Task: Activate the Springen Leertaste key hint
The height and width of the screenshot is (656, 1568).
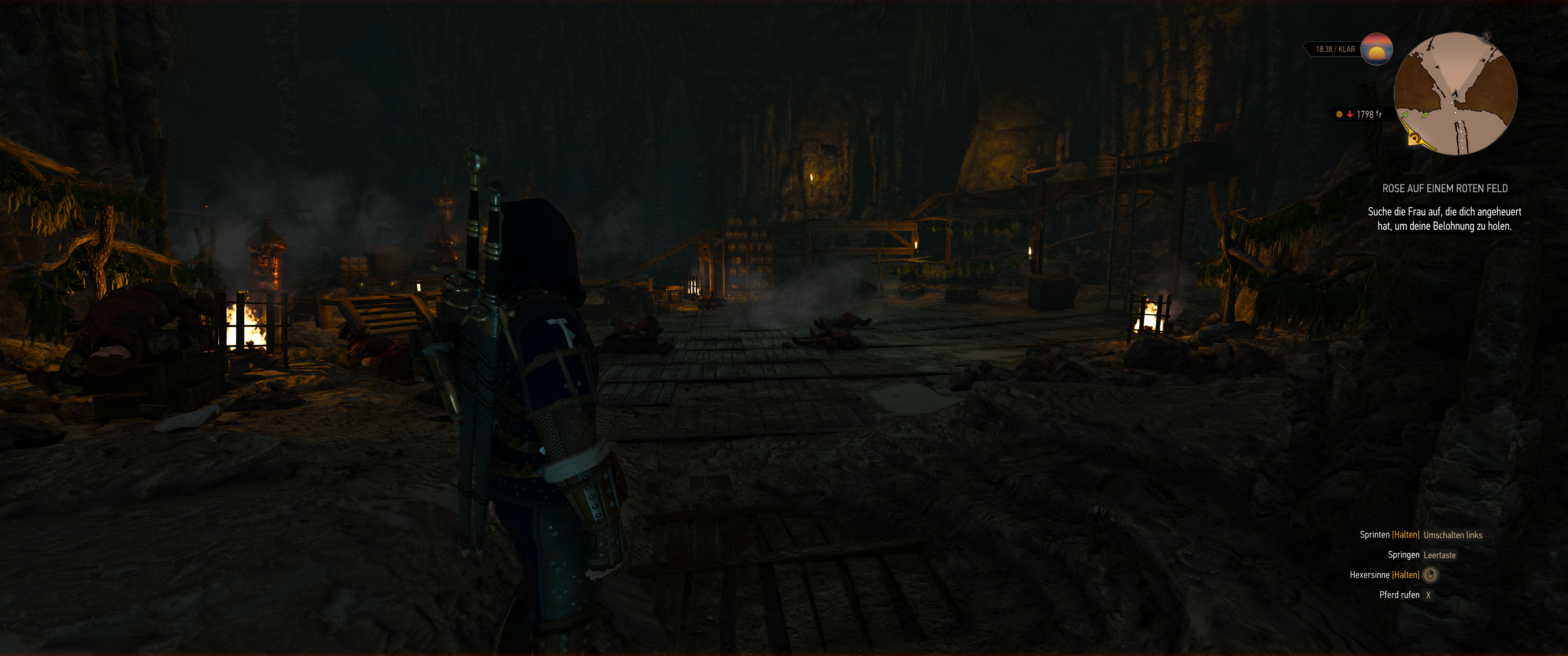Action: 1403,556
